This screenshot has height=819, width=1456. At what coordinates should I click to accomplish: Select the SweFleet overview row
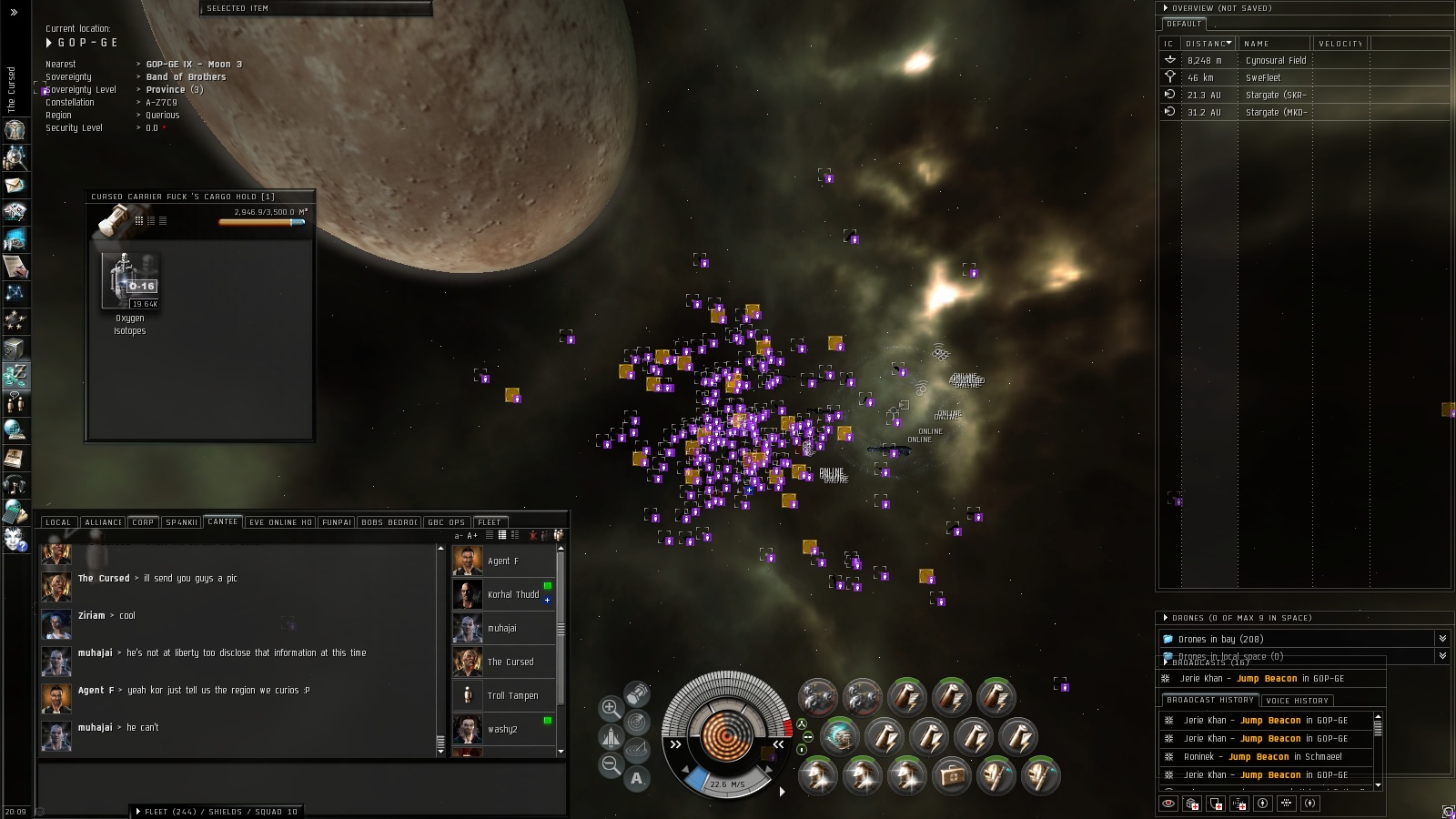click(1262, 78)
